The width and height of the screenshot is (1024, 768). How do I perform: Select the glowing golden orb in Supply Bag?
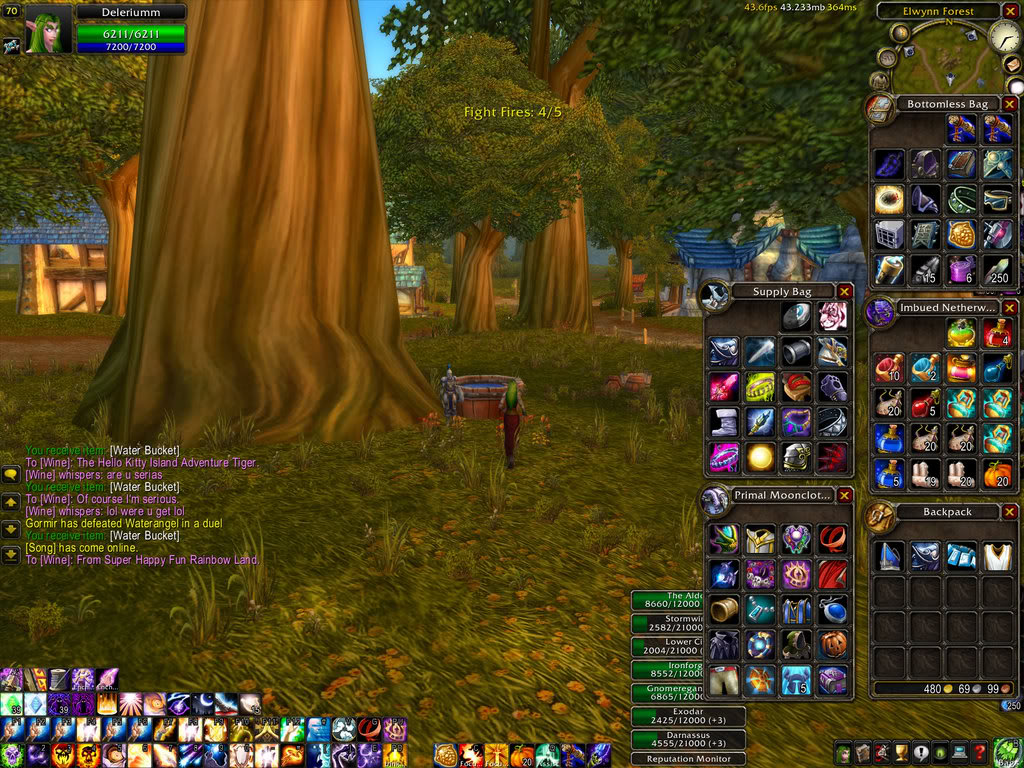click(761, 457)
